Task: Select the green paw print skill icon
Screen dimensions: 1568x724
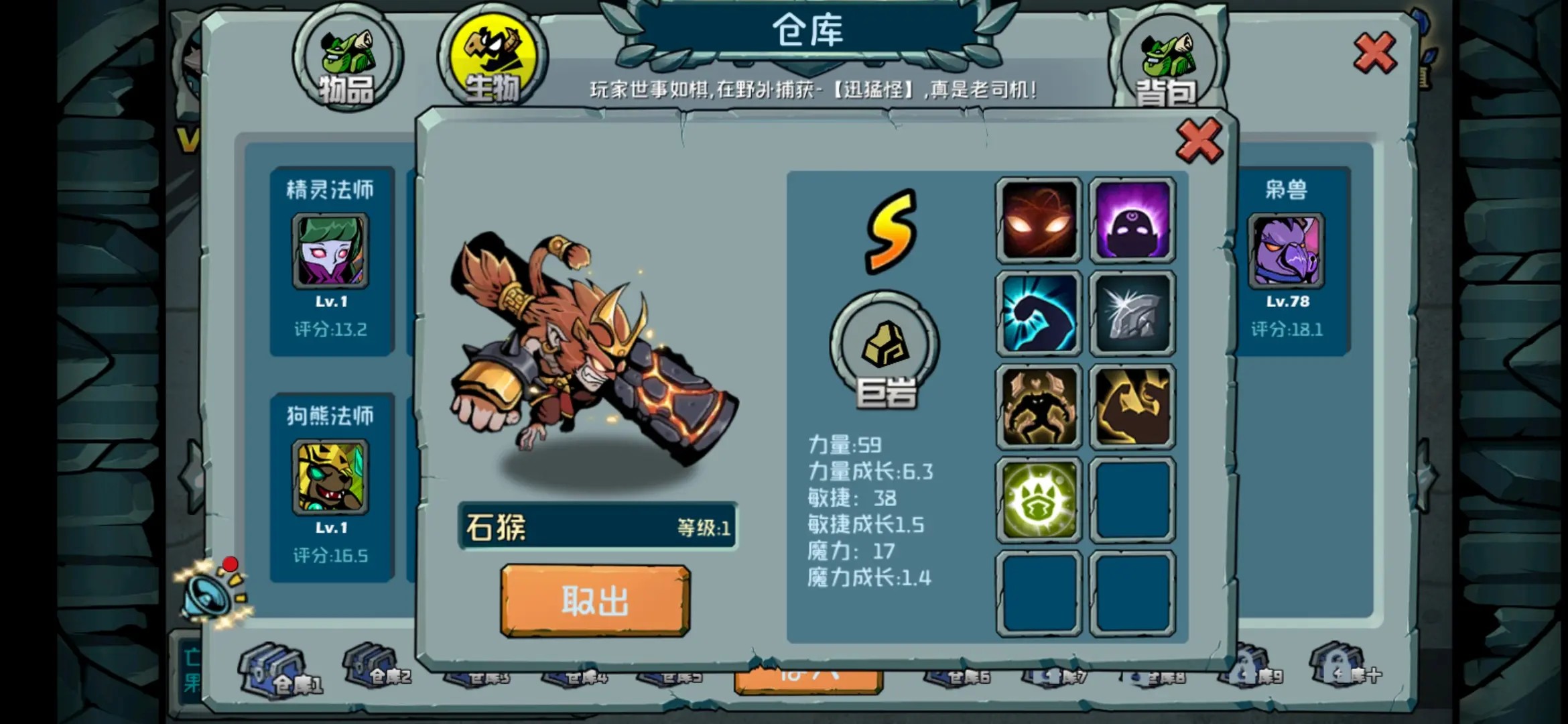Action: [1039, 497]
